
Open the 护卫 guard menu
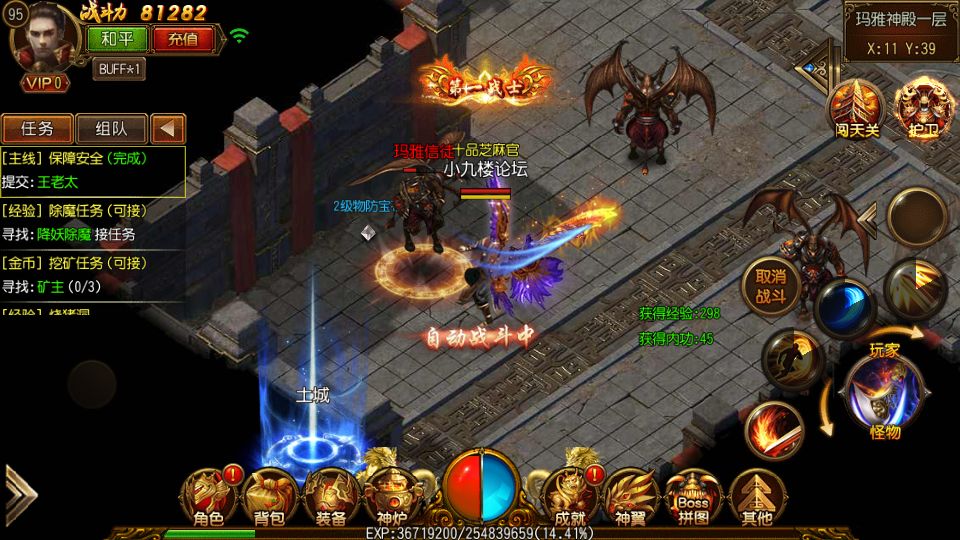point(918,106)
